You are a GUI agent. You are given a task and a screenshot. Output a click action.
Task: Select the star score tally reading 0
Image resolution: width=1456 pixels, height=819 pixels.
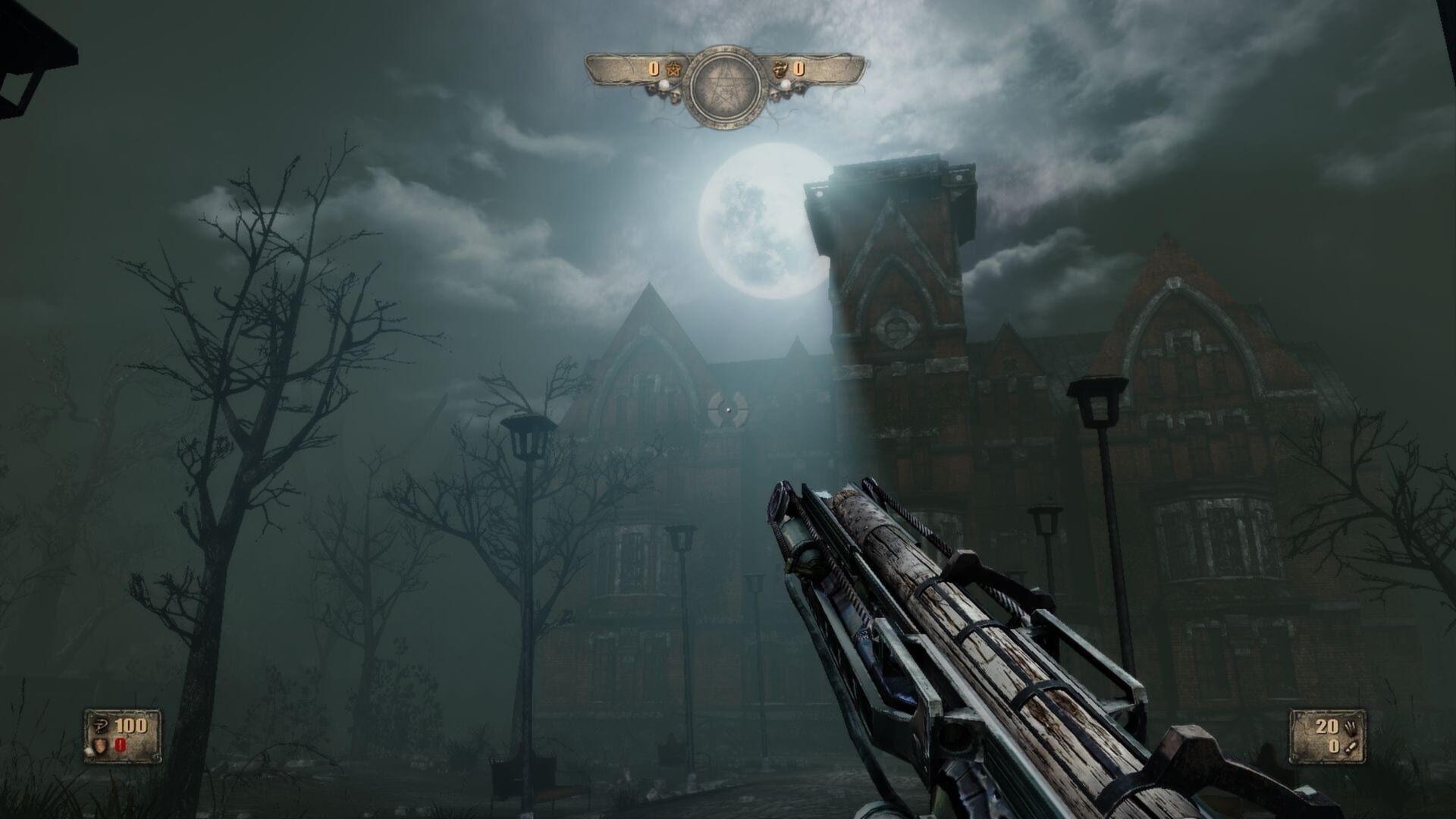(x=654, y=68)
